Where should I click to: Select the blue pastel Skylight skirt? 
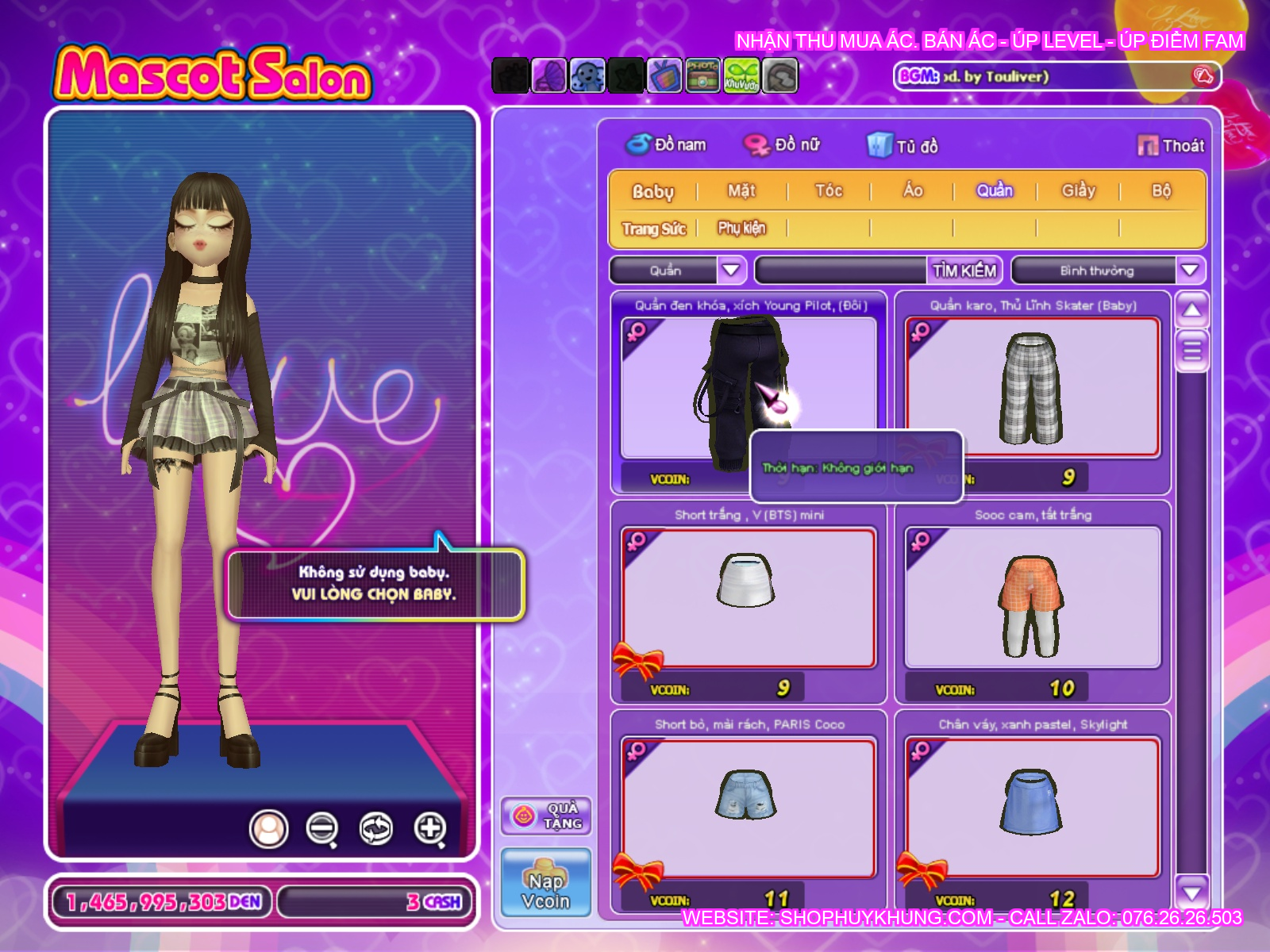[x=1032, y=807]
